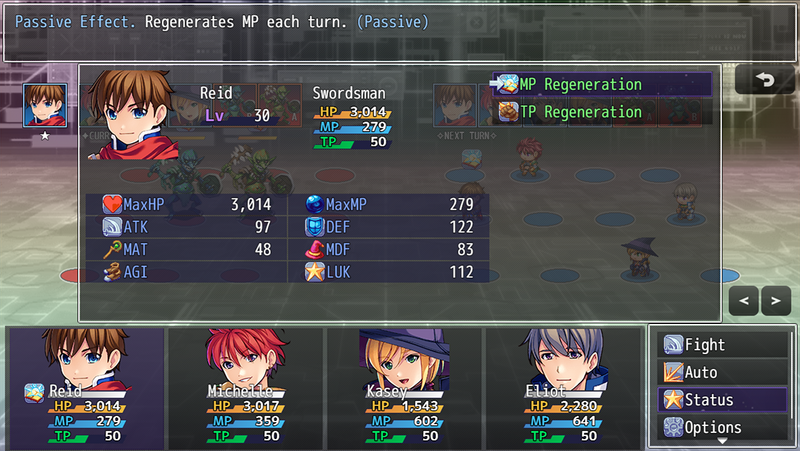Click the back arrow button
This screenshot has height=451, width=800.
coord(764,80)
